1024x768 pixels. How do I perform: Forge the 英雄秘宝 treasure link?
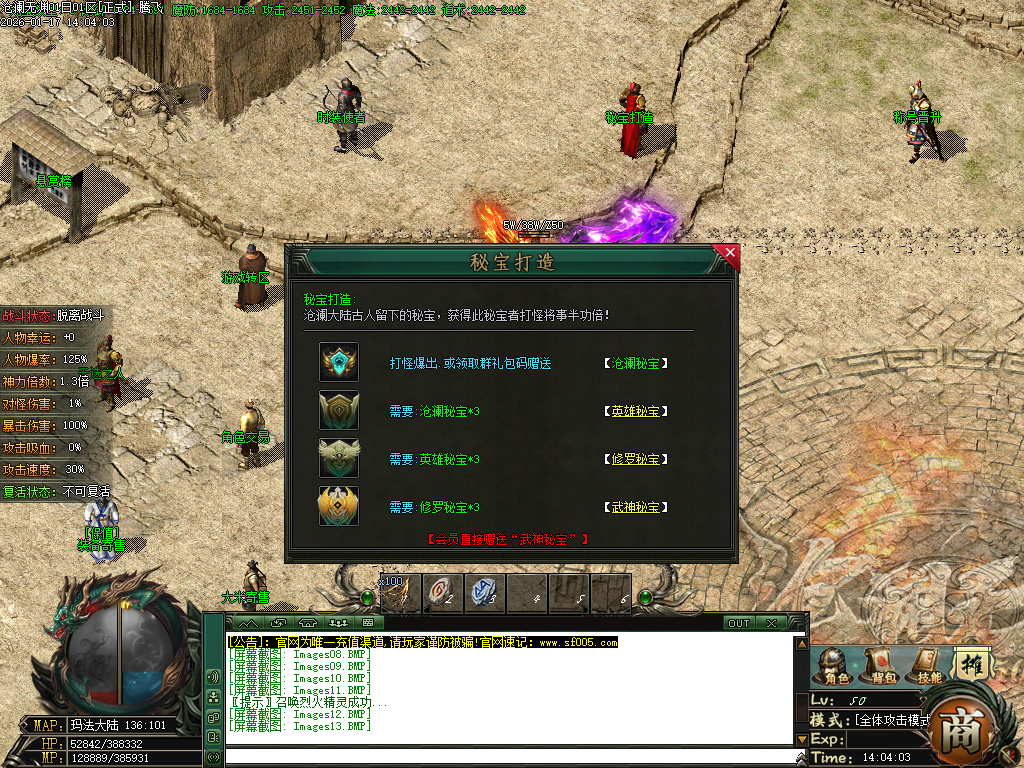[x=635, y=411]
